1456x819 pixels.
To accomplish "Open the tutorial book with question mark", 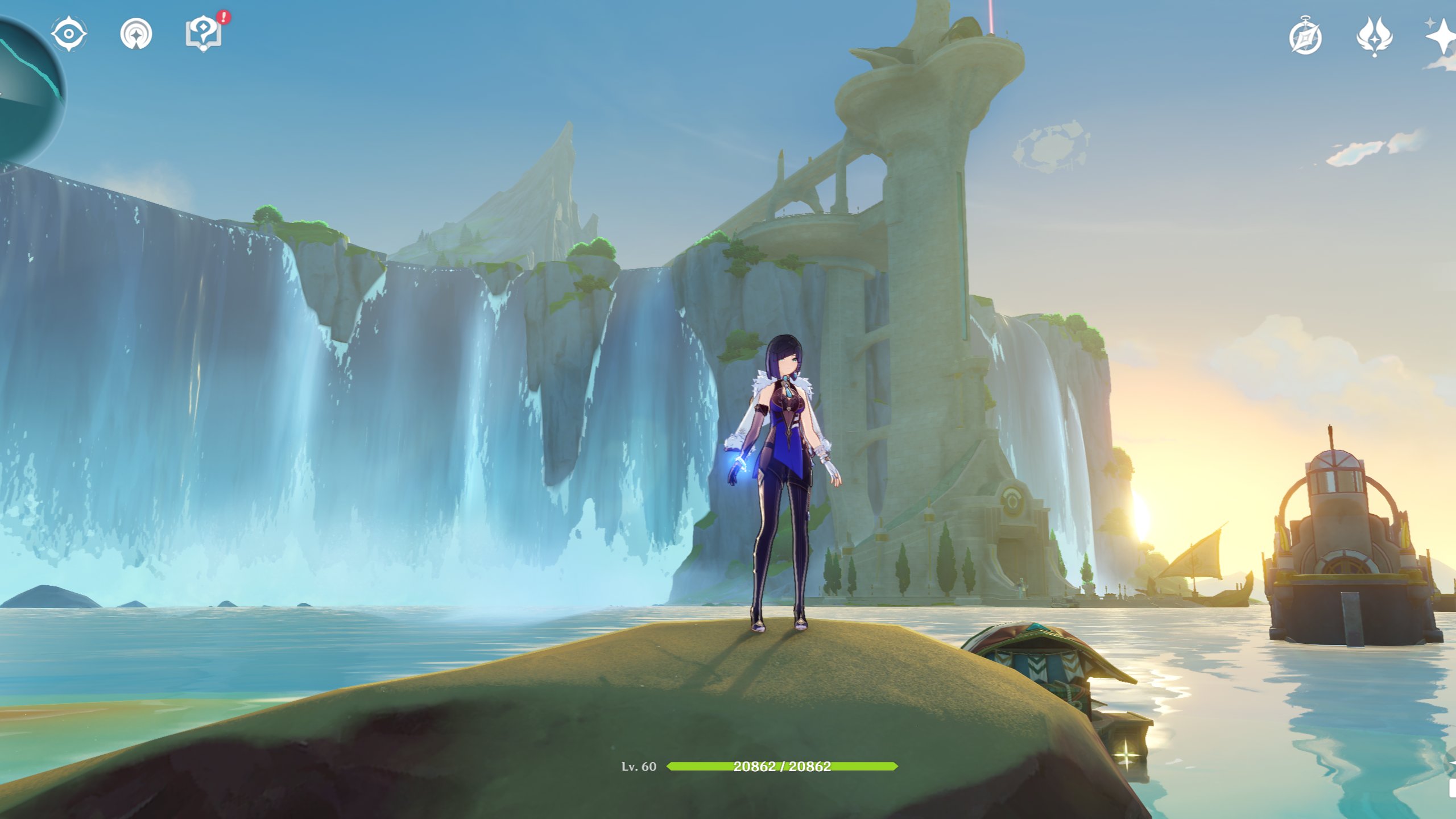I will pyautogui.click(x=204, y=34).
